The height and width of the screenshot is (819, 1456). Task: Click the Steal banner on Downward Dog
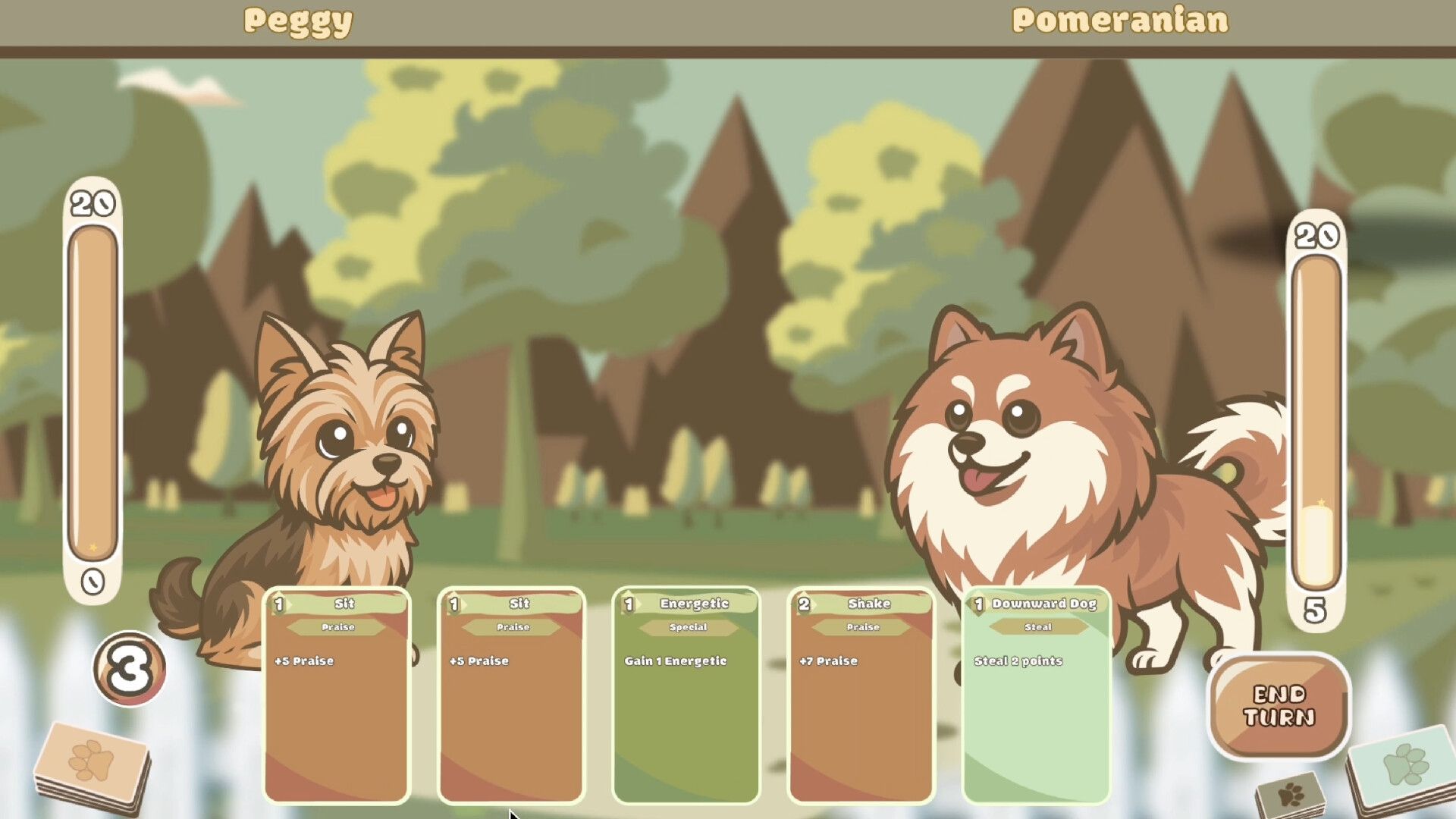tap(1040, 627)
